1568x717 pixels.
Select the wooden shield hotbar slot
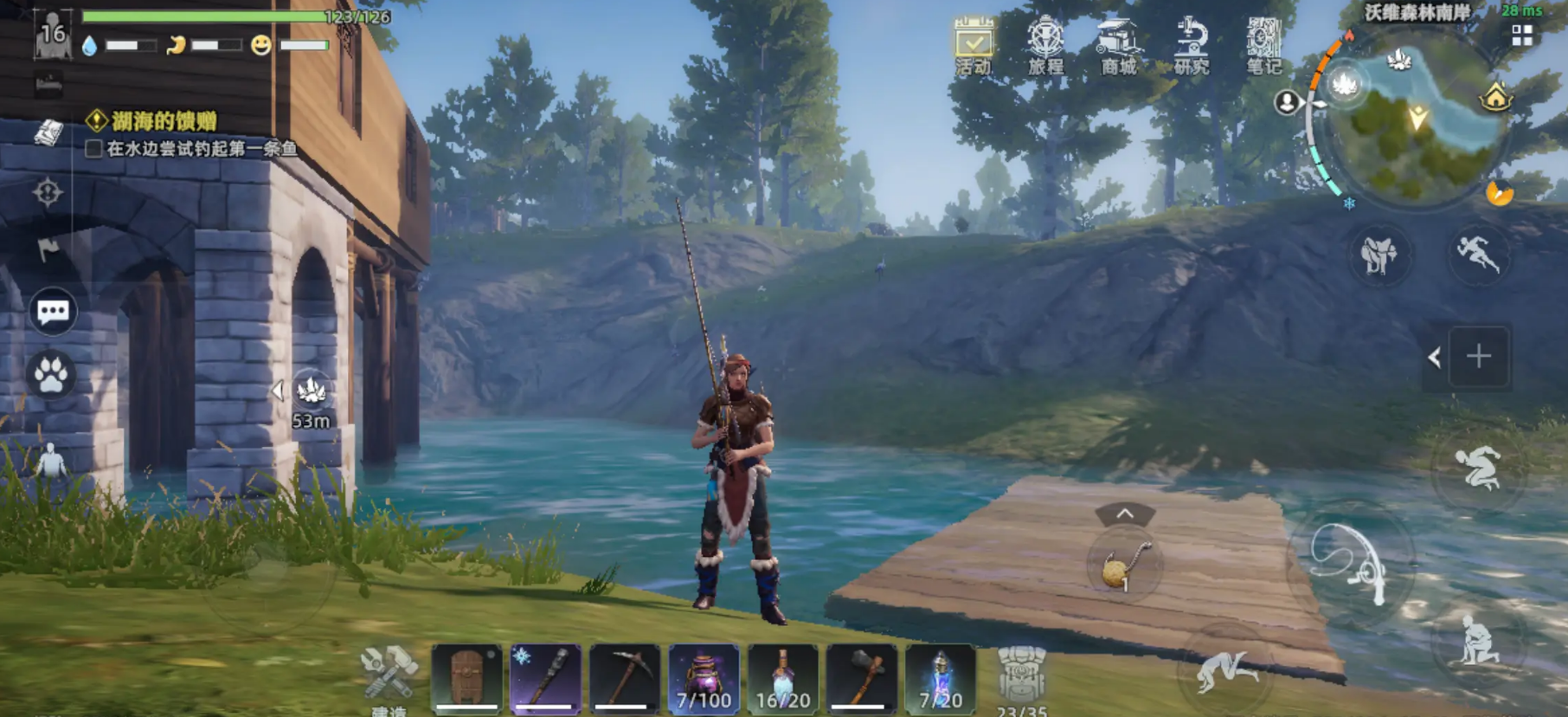pyautogui.click(x=466, y=679)
